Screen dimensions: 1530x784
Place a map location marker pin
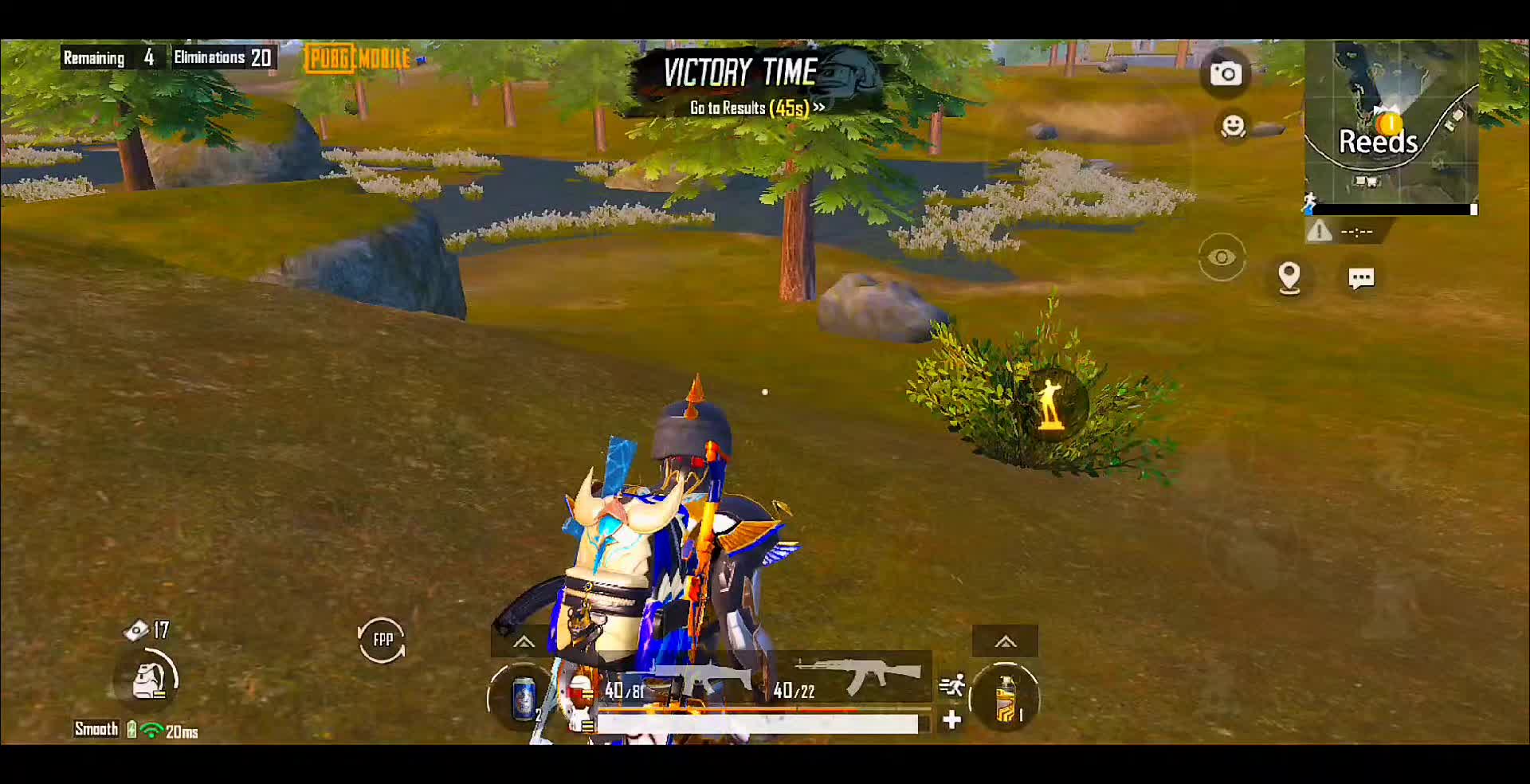[1289, 277]
